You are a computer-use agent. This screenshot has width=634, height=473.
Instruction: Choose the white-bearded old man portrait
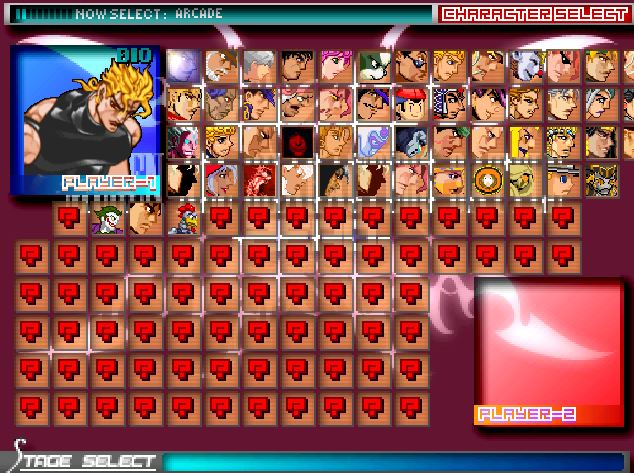(x=220, y=65)
